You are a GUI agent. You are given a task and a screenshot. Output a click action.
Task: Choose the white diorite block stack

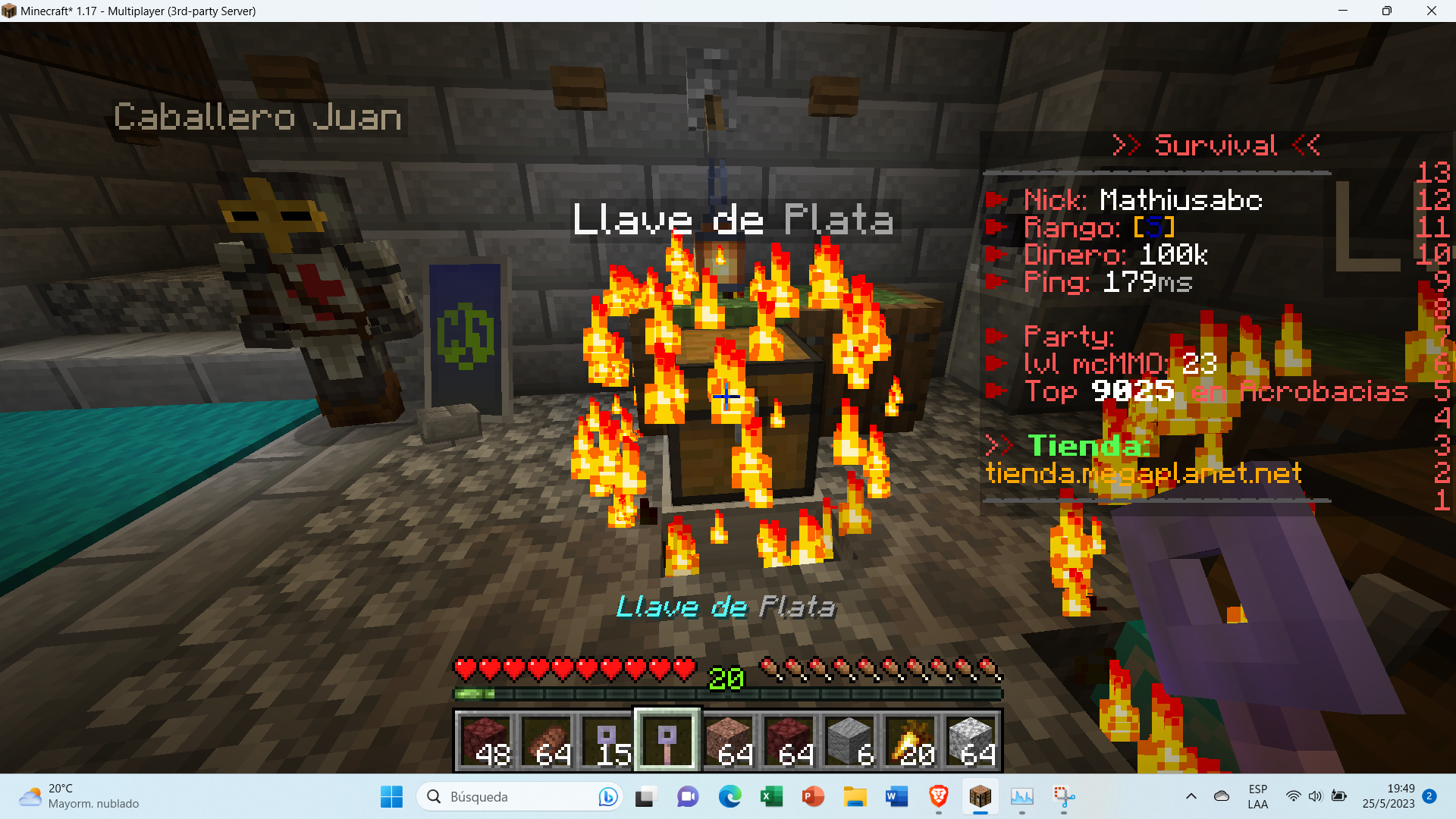971,740
